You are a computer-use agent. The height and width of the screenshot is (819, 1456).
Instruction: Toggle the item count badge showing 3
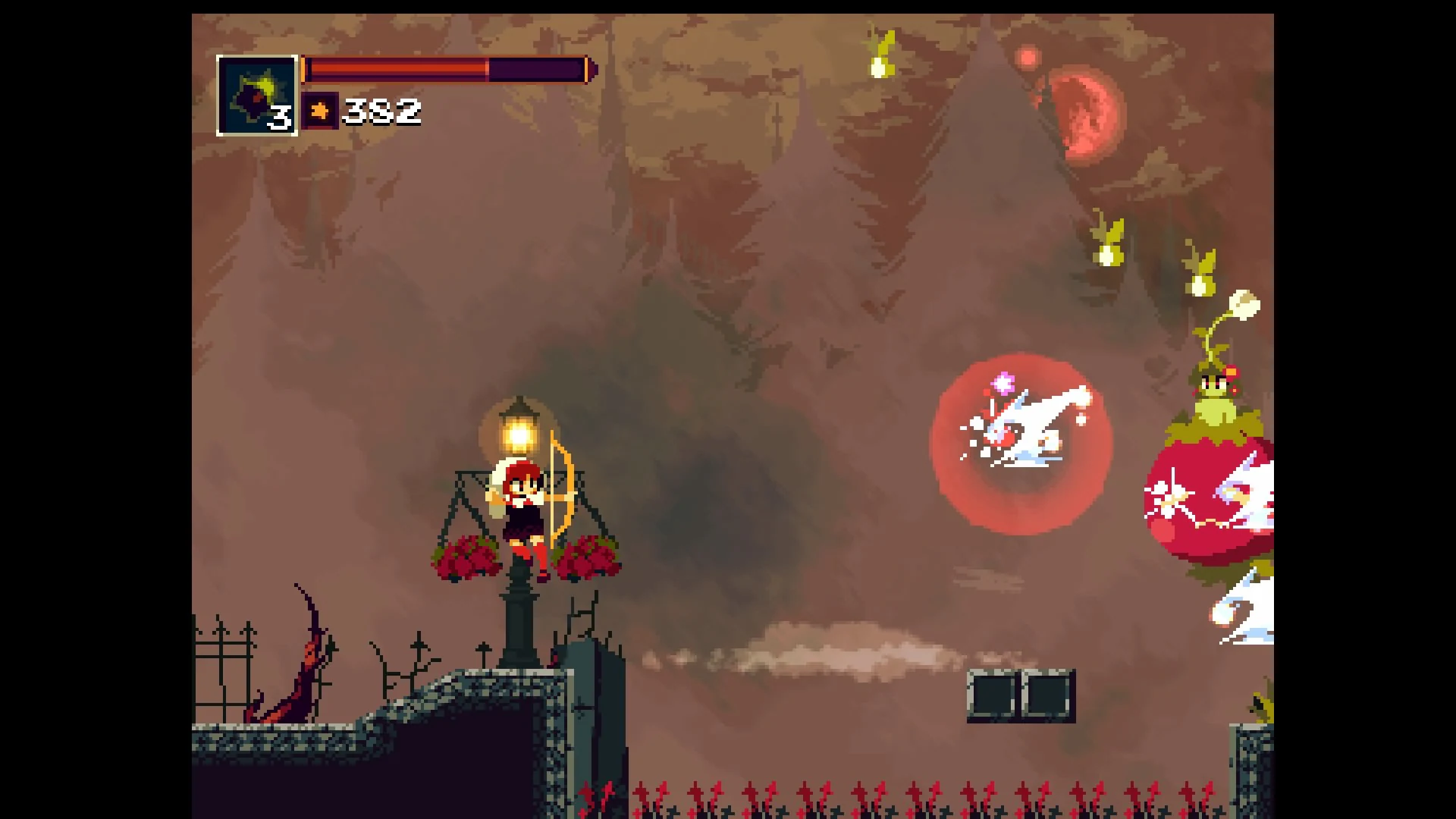[x=279, y=118]
